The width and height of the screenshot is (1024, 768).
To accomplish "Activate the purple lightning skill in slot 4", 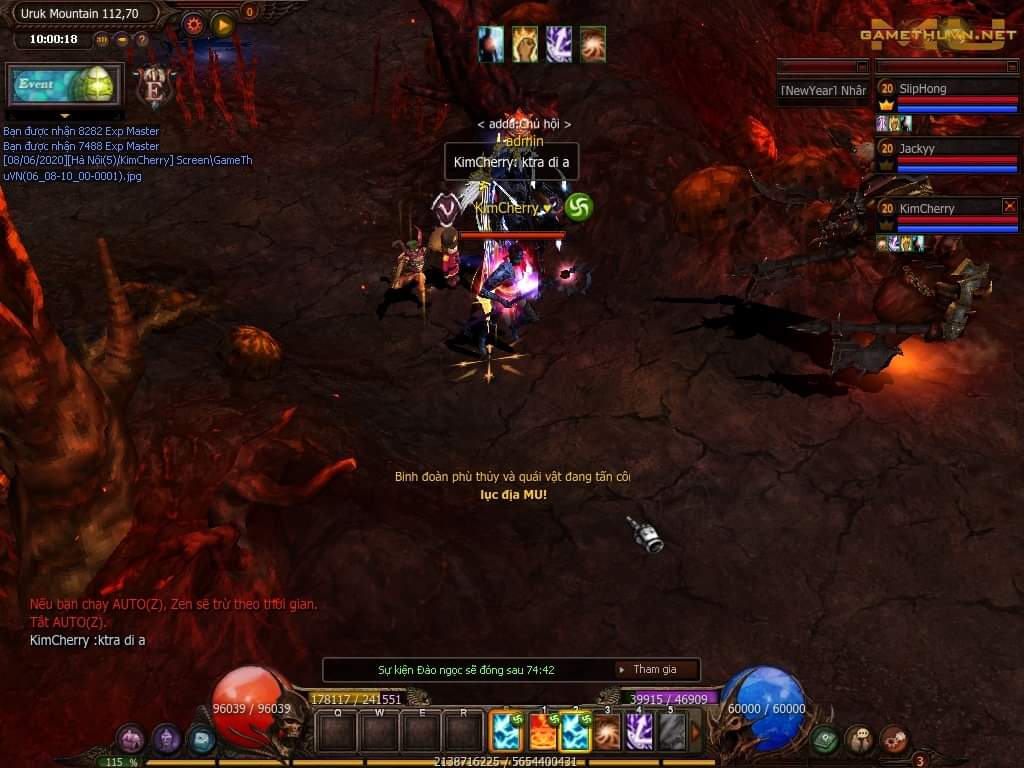I will (639, 732).
